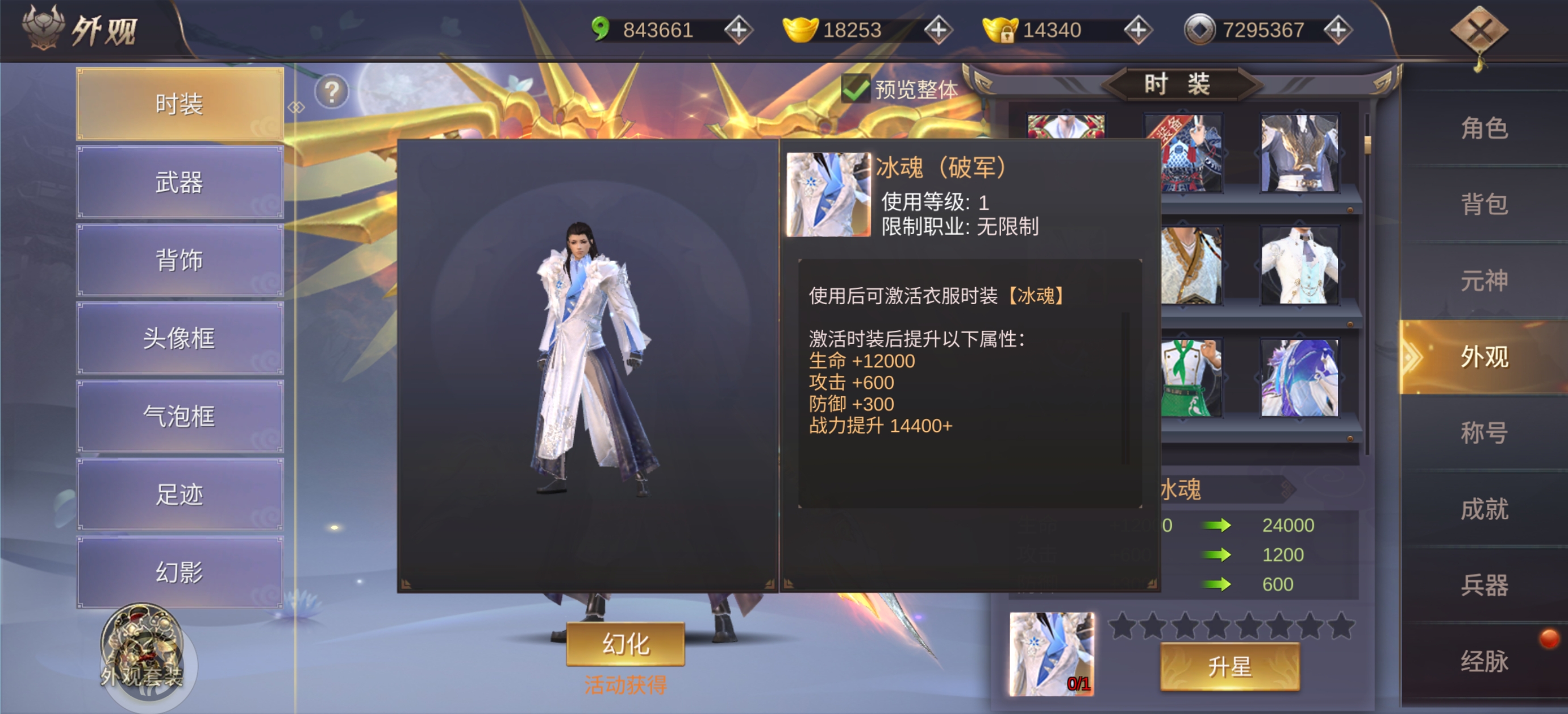
Task: Choose the 气泡框 category
Action: tap(180, 416)
